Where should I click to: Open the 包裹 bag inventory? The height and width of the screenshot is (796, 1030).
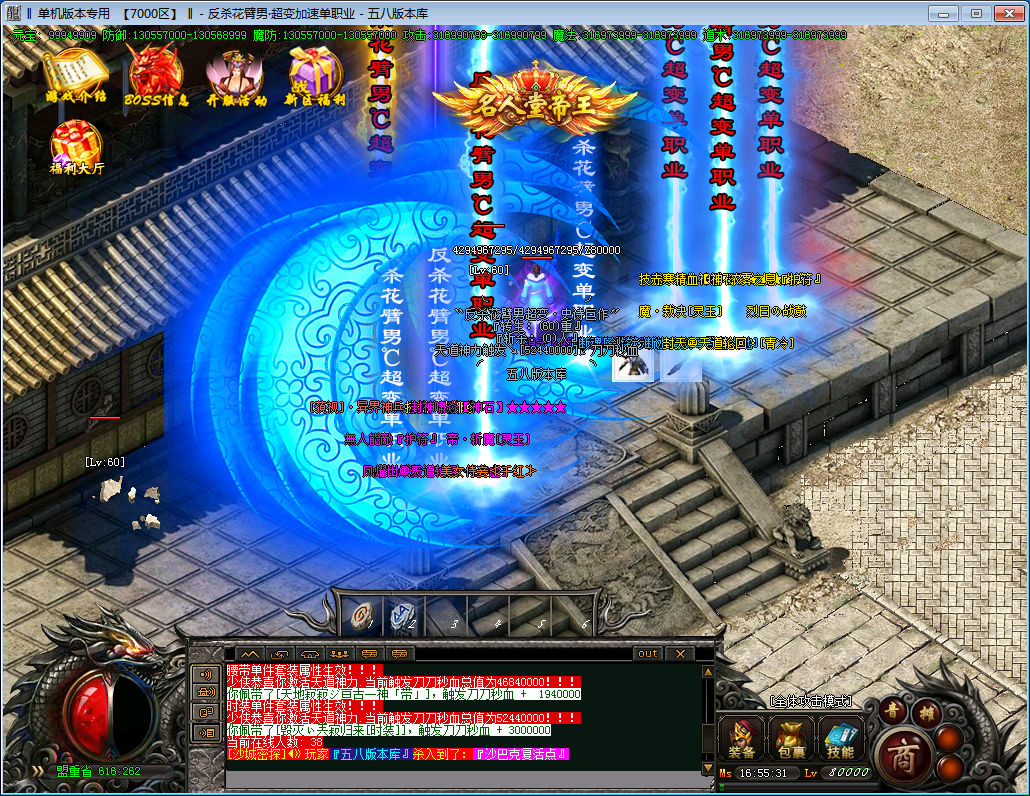click(x=790, y=739)
